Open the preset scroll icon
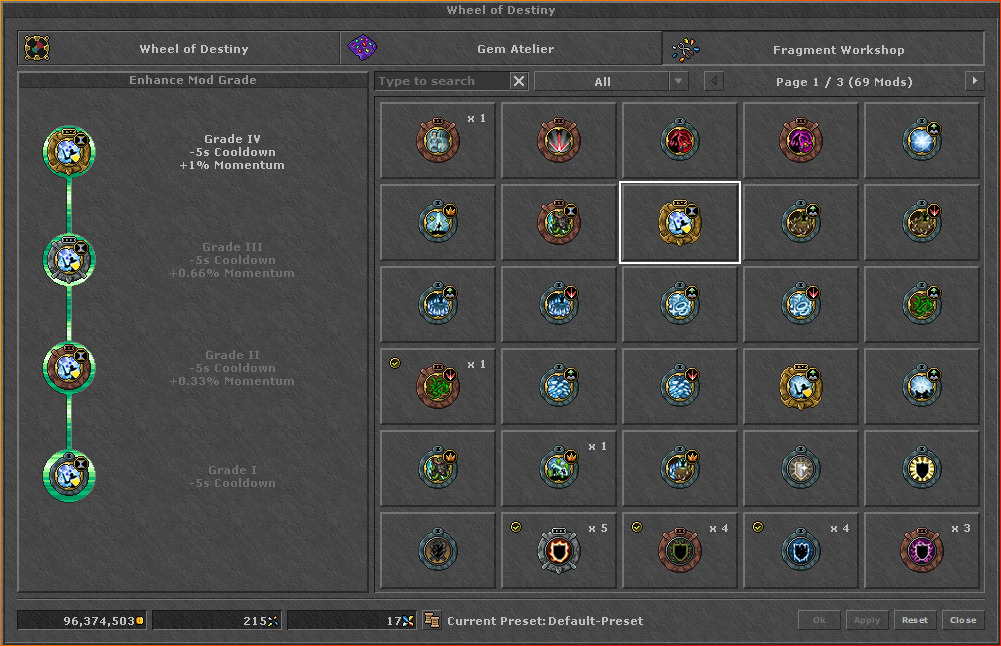 click(x=432, y=620)
